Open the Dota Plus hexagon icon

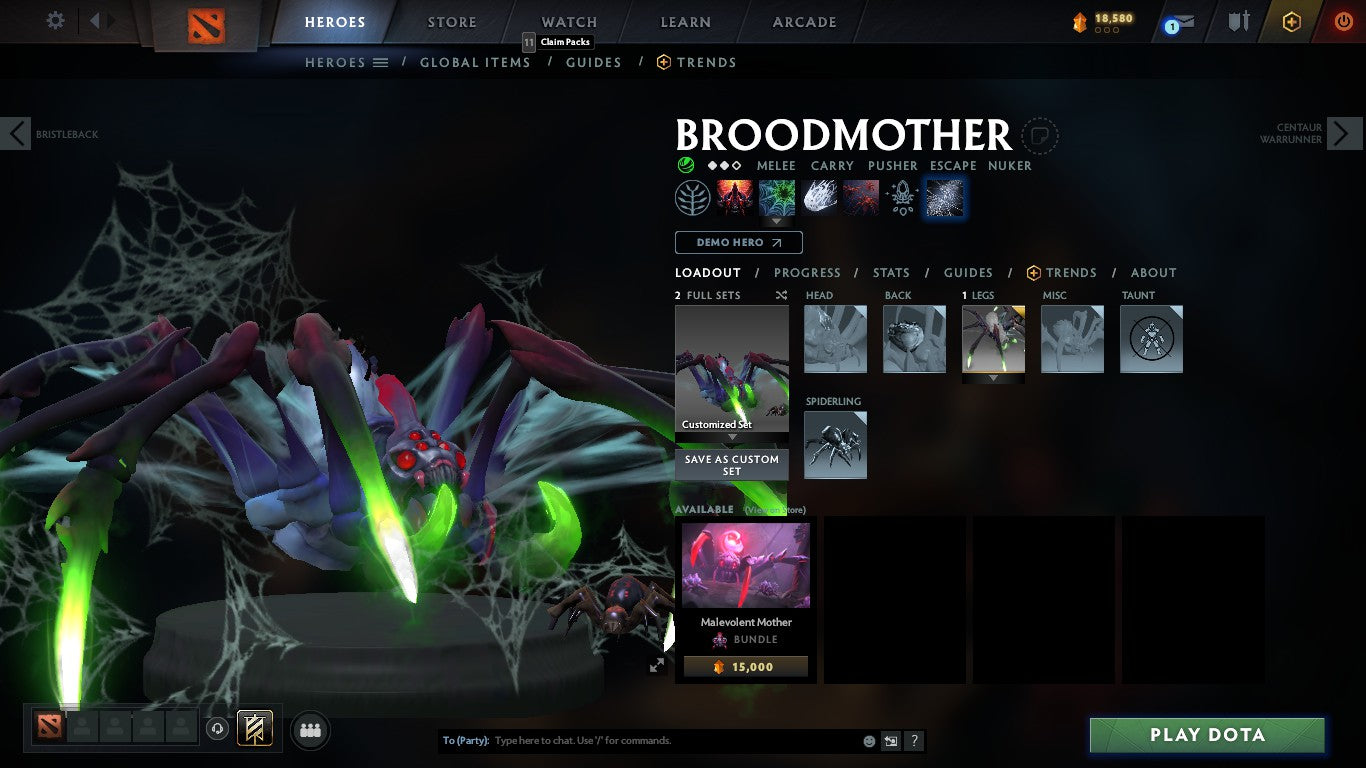pyautogui.click(x=1290, y=21)
